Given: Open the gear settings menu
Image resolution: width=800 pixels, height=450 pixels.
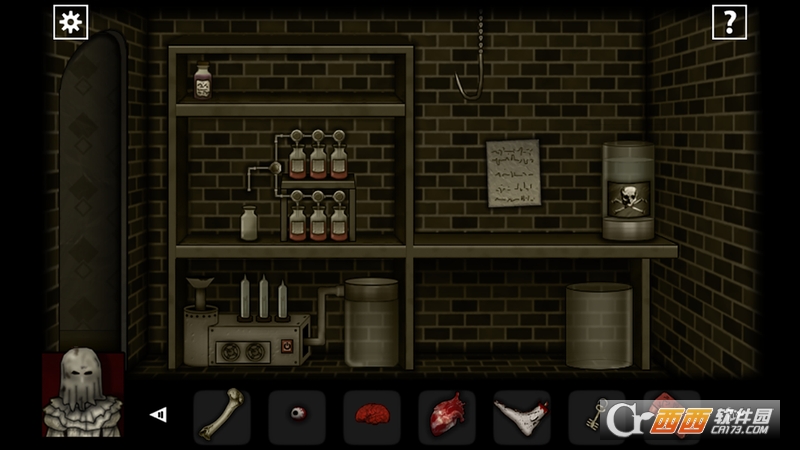Looking at the screenshot, I should tap(71, 22).
